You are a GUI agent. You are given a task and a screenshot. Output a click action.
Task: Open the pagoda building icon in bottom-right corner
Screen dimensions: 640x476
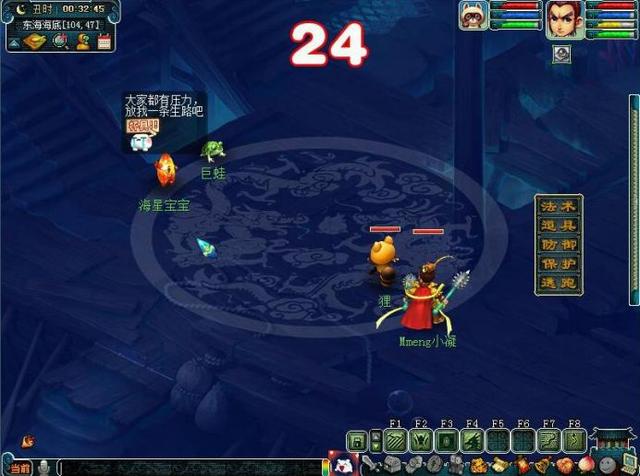point(610,440)
